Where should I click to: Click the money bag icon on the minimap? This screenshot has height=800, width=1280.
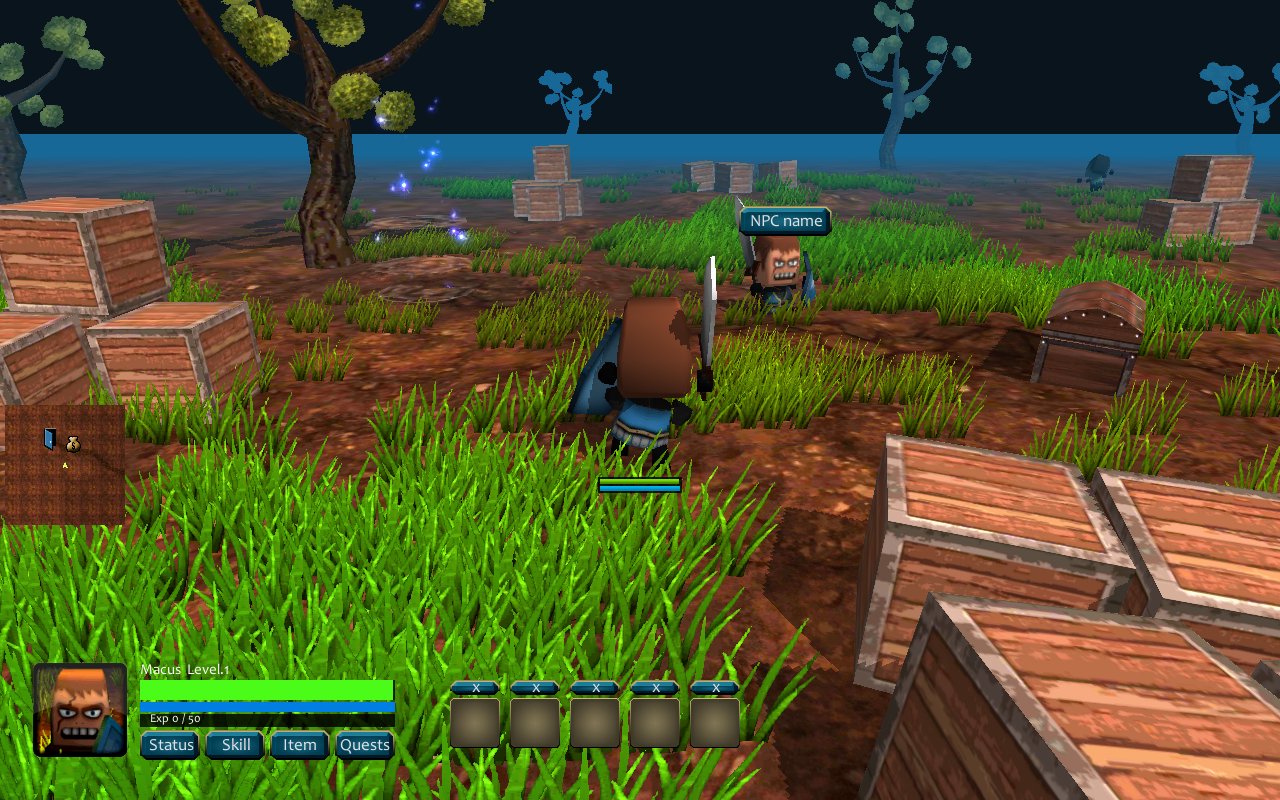[73, 443]
